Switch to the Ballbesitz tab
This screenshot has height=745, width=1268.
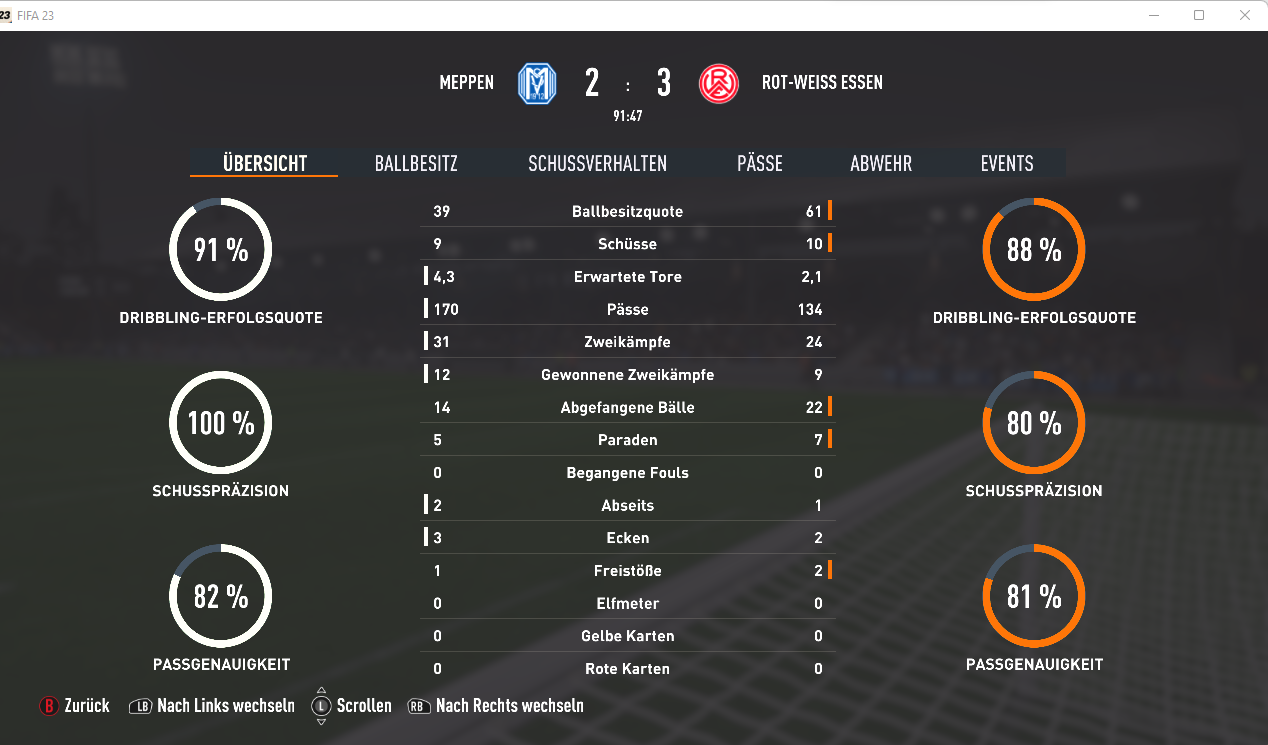click(416, 164)
